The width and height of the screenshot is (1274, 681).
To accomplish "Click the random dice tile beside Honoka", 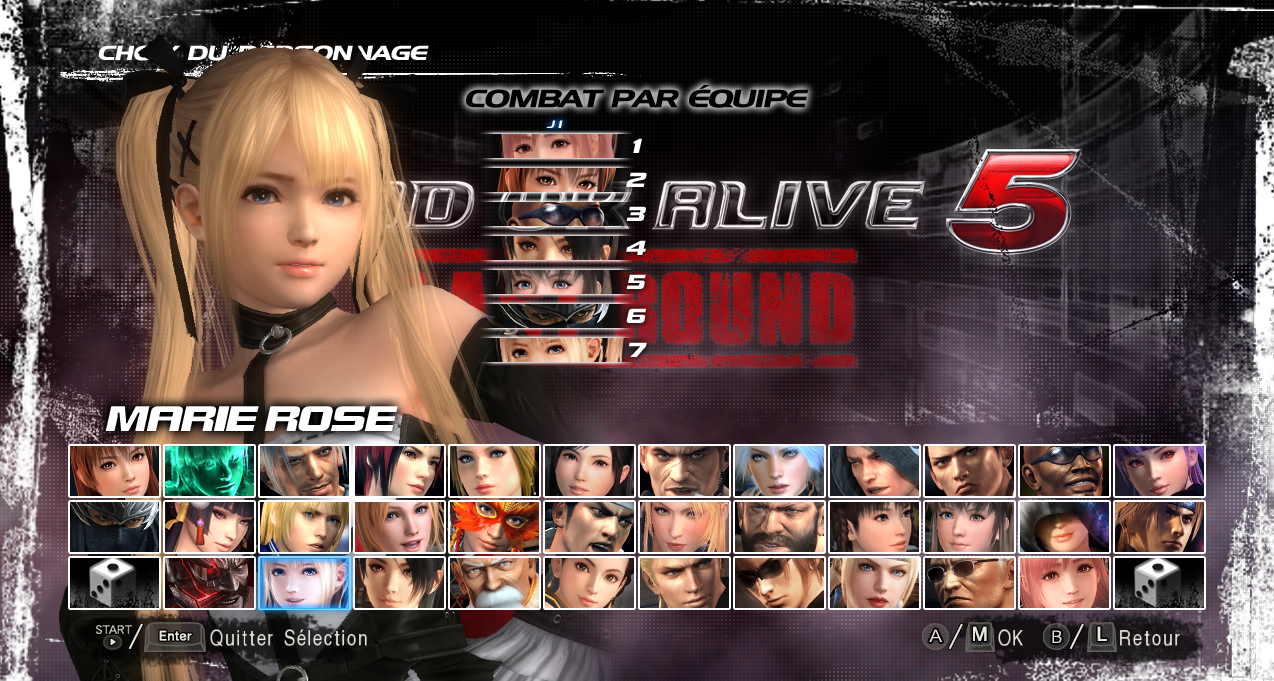I will [x=1159, y=583].
